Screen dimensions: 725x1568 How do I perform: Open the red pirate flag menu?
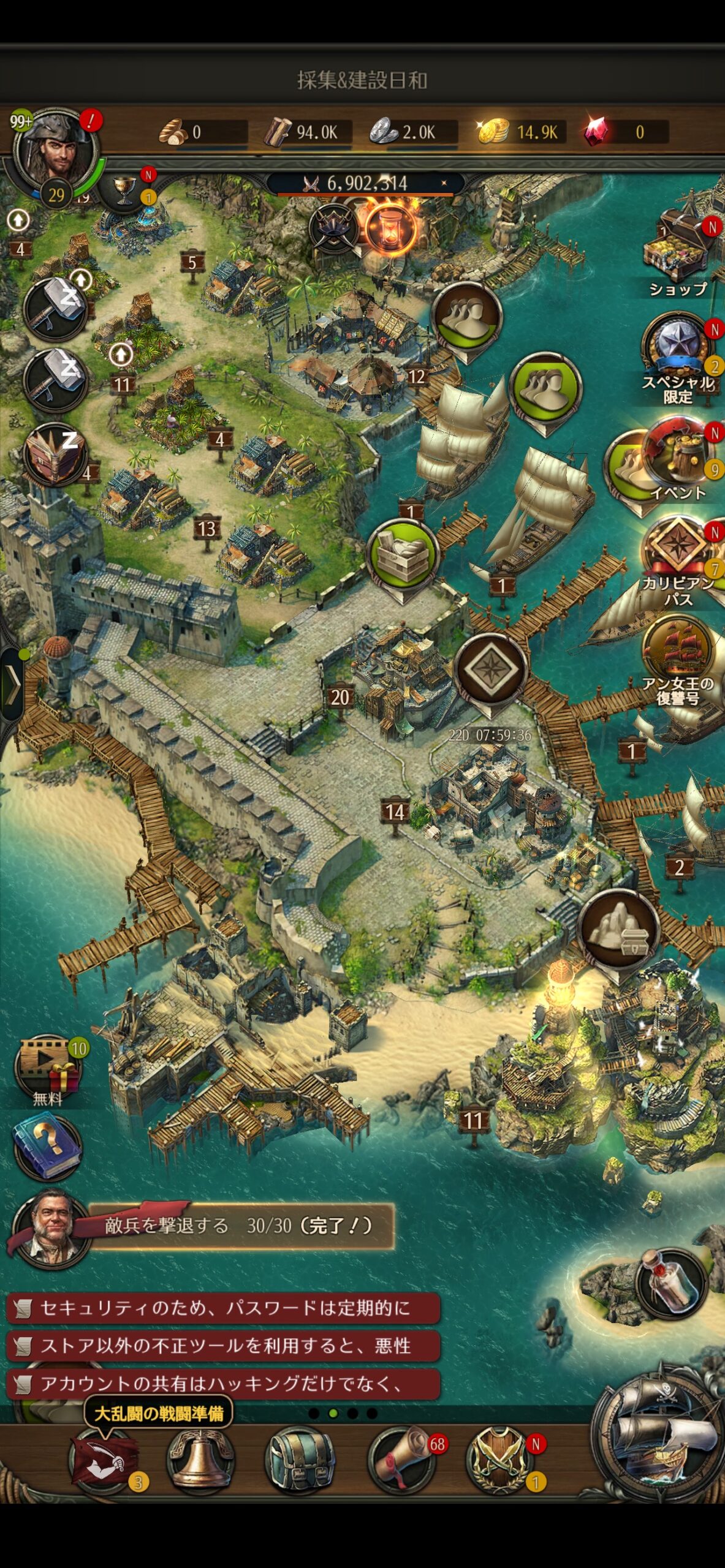tap(102, 1461)
